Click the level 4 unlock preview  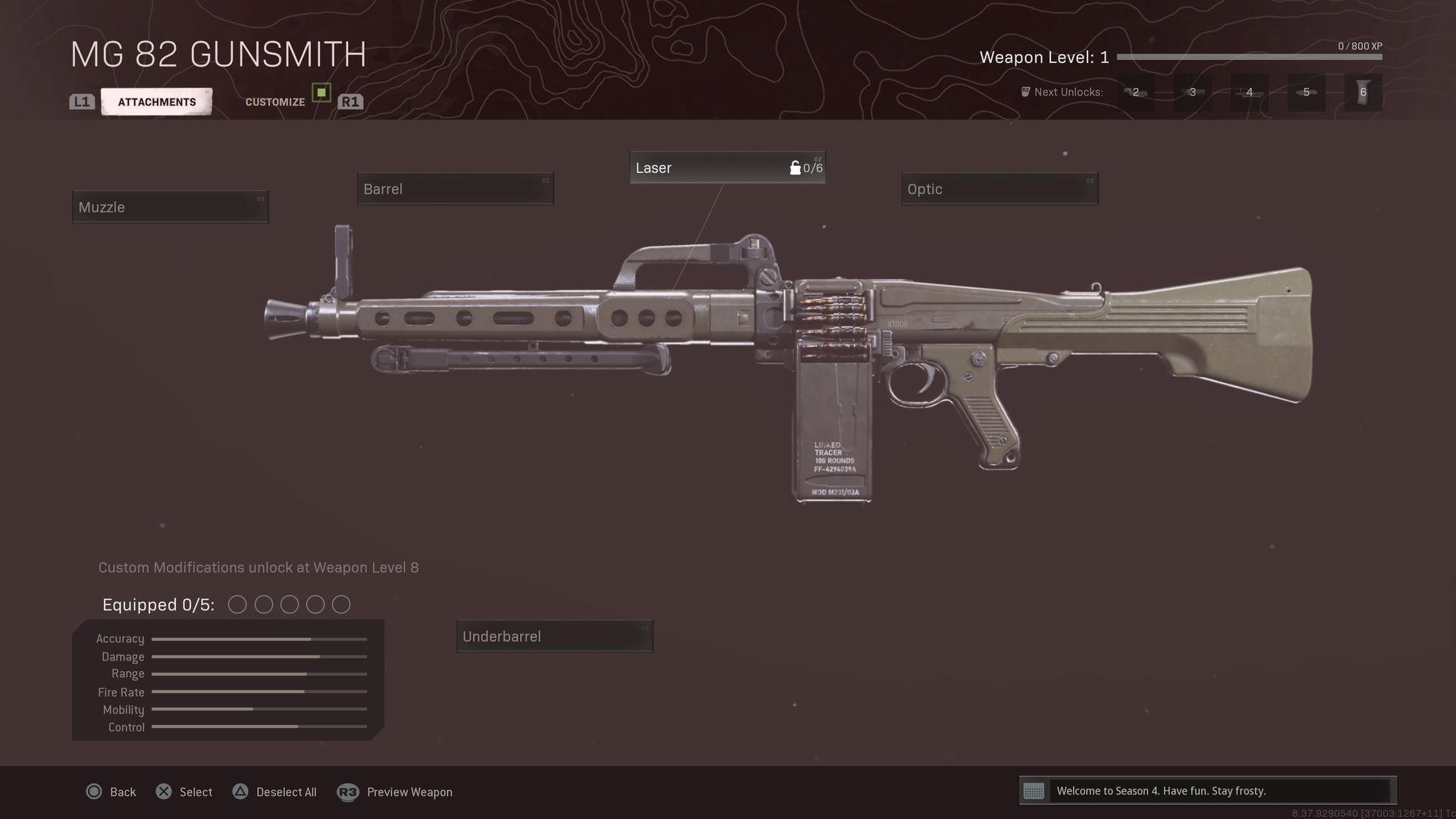click(1248, 92)
